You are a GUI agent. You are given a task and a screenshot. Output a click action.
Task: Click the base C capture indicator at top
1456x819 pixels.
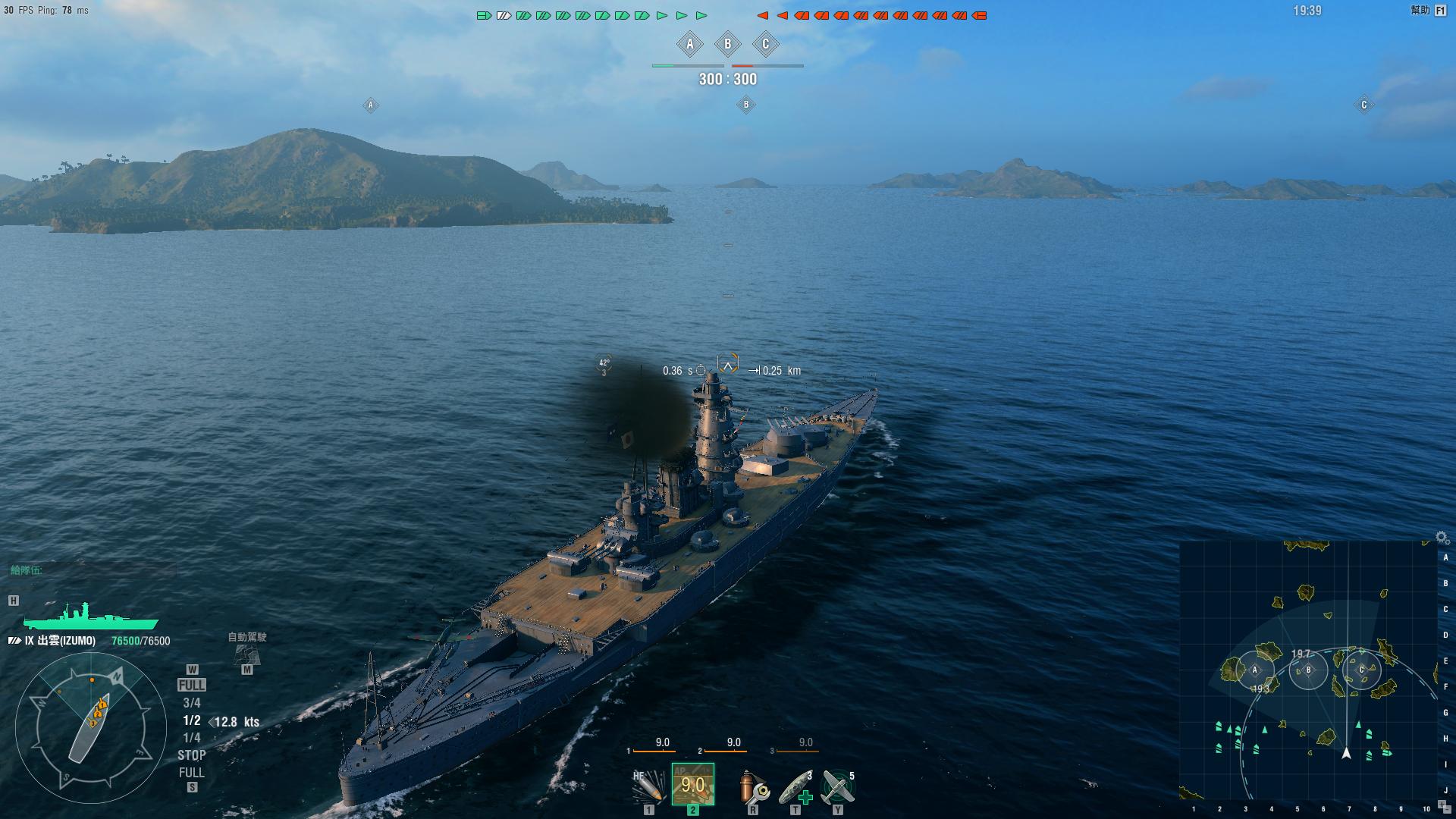[765, 45]
